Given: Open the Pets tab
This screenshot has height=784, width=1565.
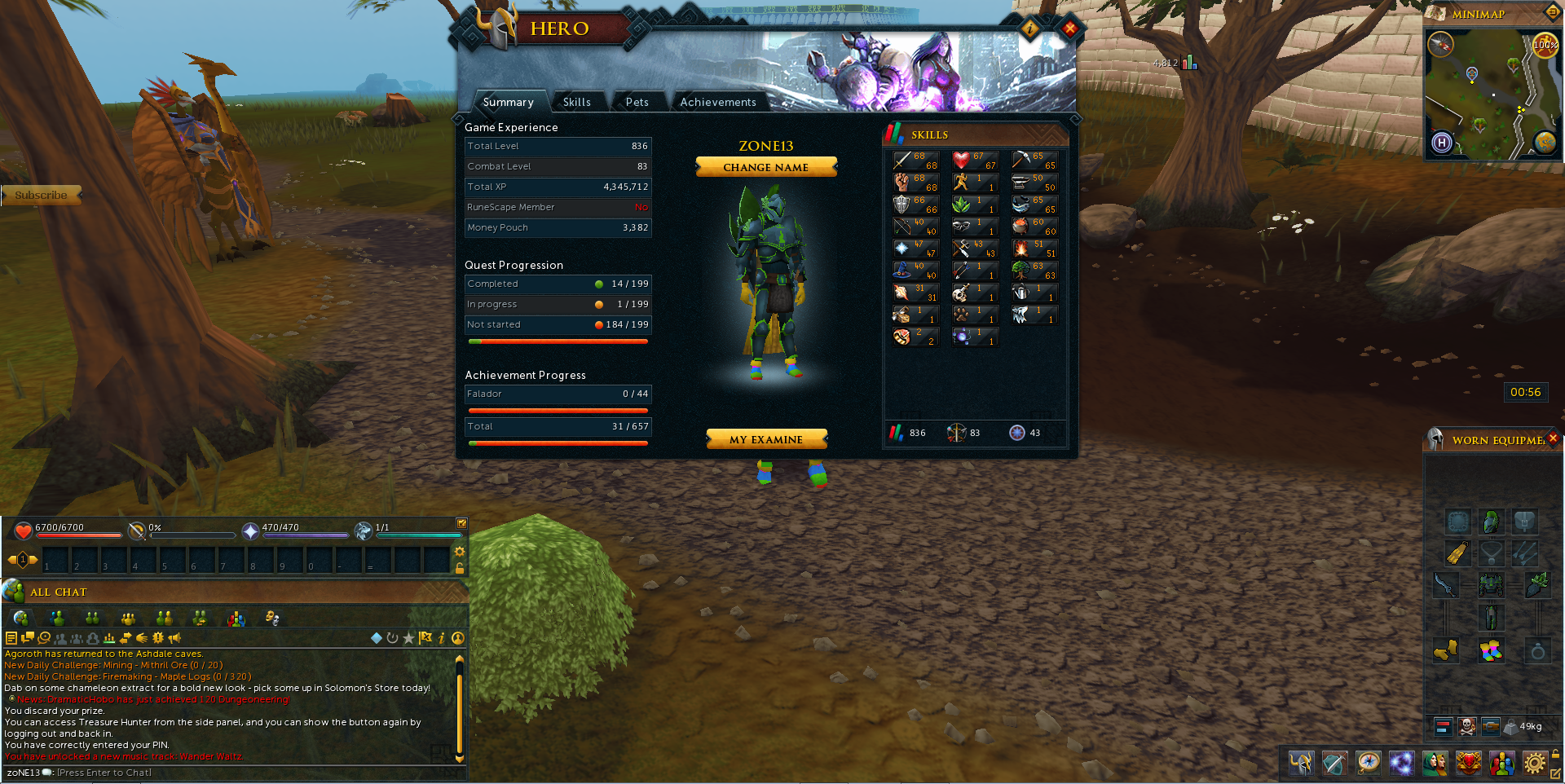Looking at the screenshot, I should coord(637,102).
